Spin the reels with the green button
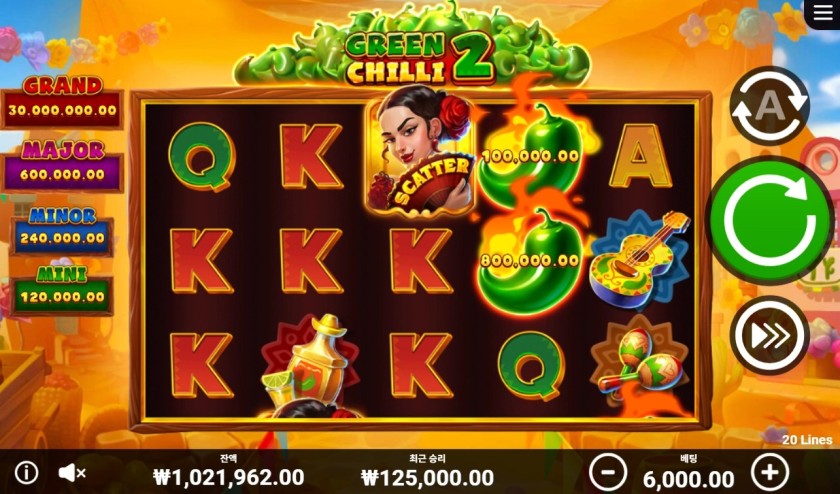Screen dimensions: 840x494 tap(769, 221)
